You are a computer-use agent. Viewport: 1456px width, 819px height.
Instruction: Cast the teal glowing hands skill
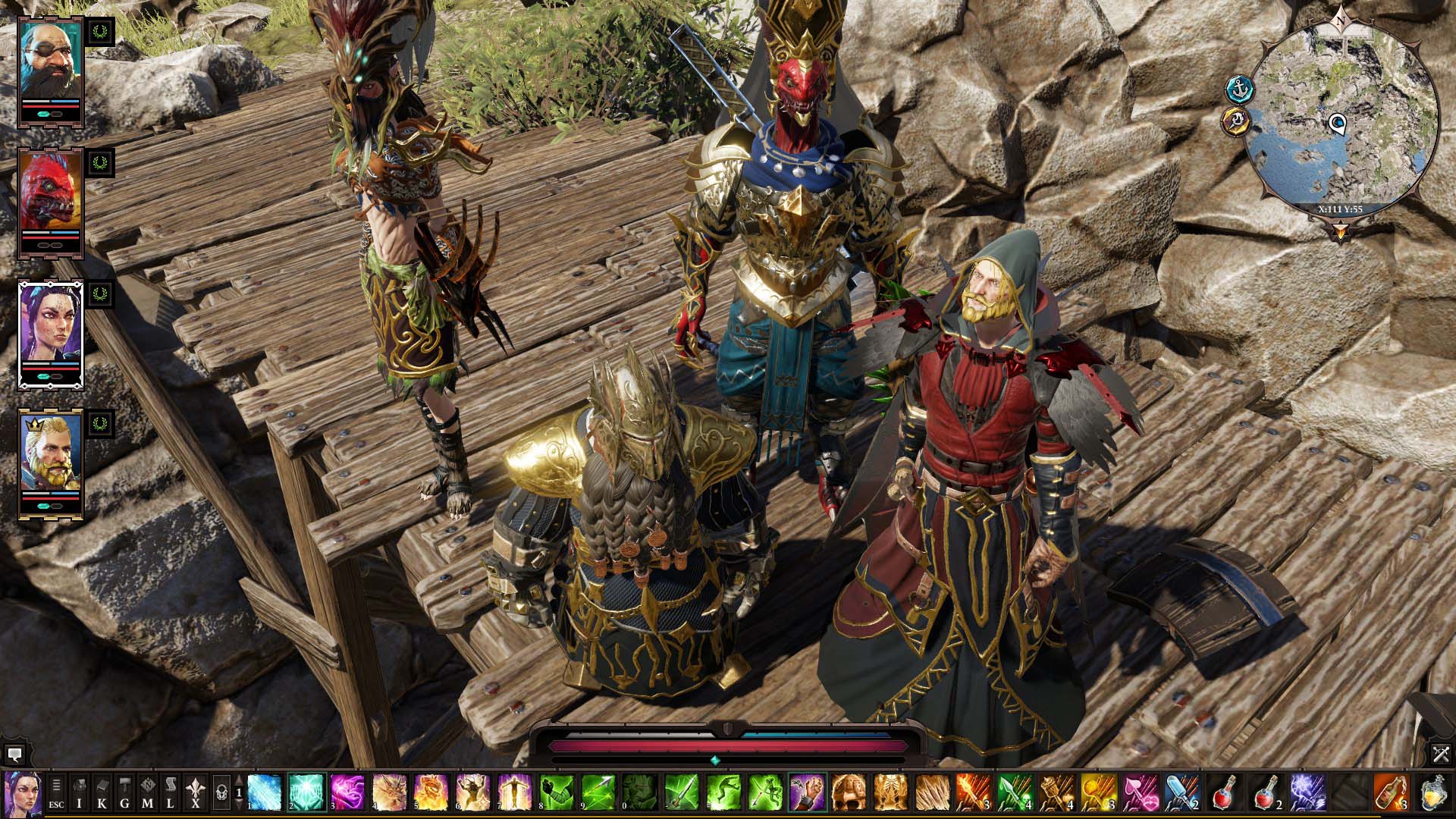click(307, 792)
